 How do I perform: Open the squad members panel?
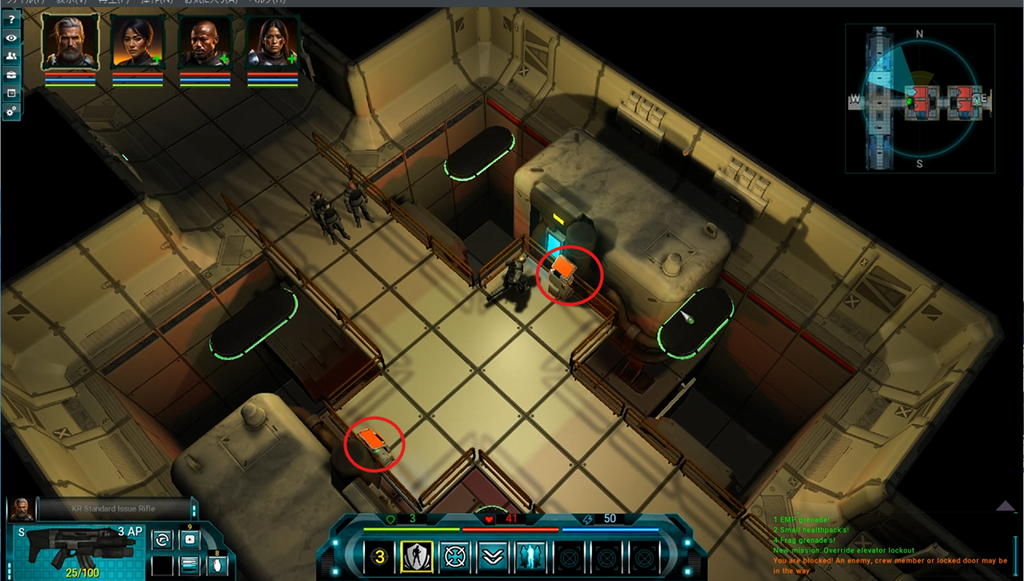11,56
